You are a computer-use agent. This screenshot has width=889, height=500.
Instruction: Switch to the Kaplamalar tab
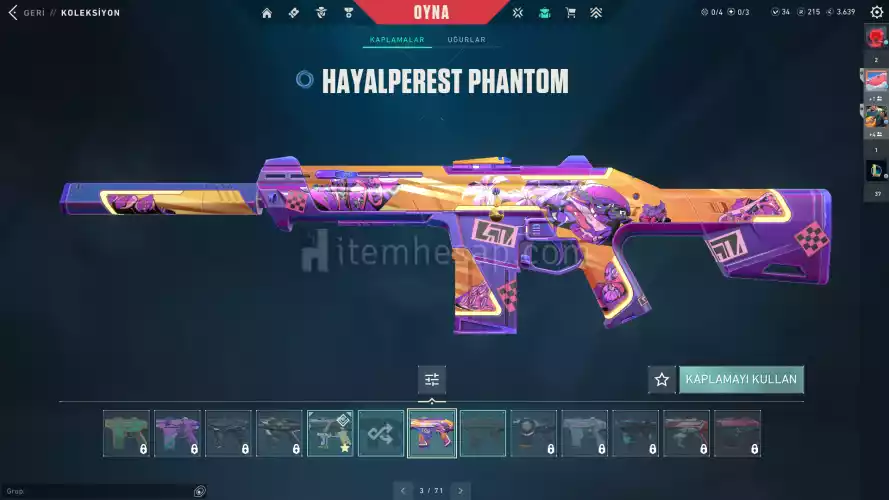(397, 40)
